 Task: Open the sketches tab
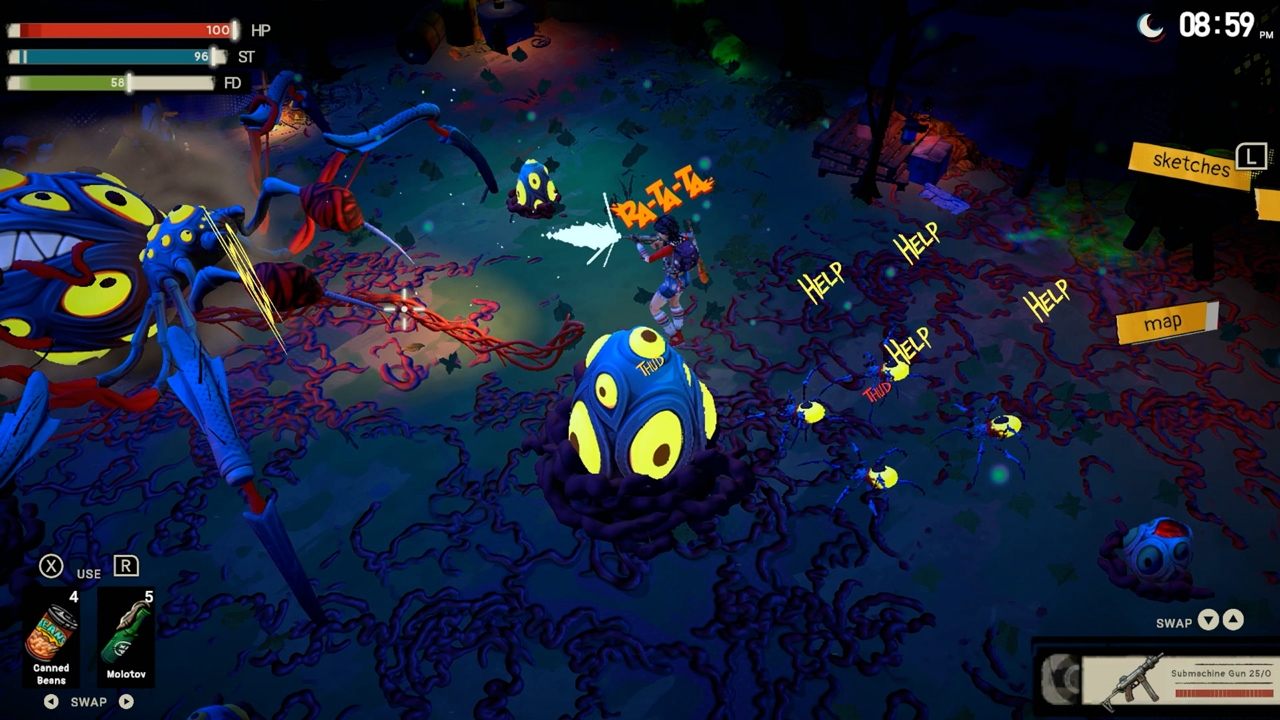click(1190, 164)
